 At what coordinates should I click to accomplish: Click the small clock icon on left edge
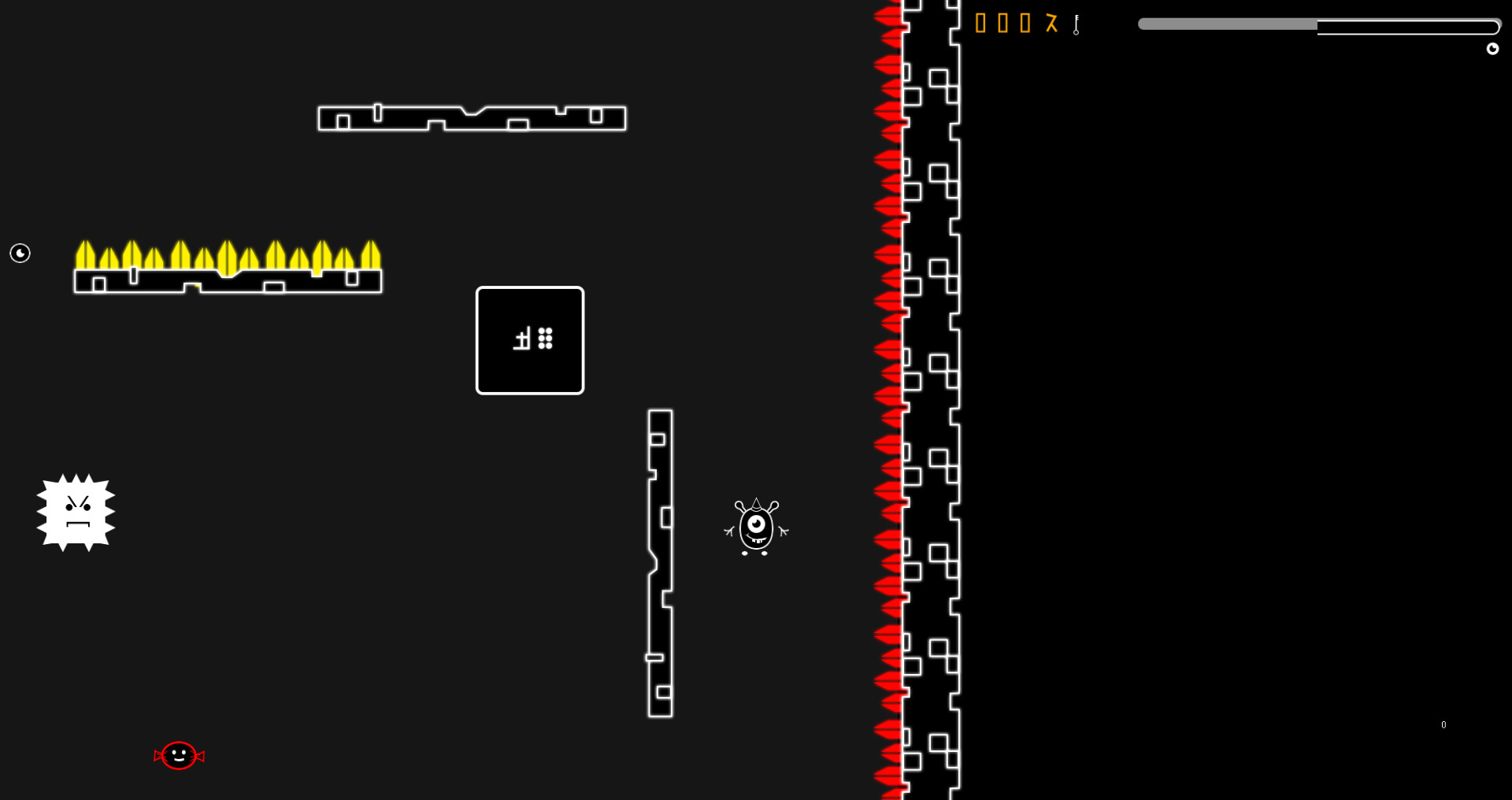pyautogui.click(x=20, y=254)
